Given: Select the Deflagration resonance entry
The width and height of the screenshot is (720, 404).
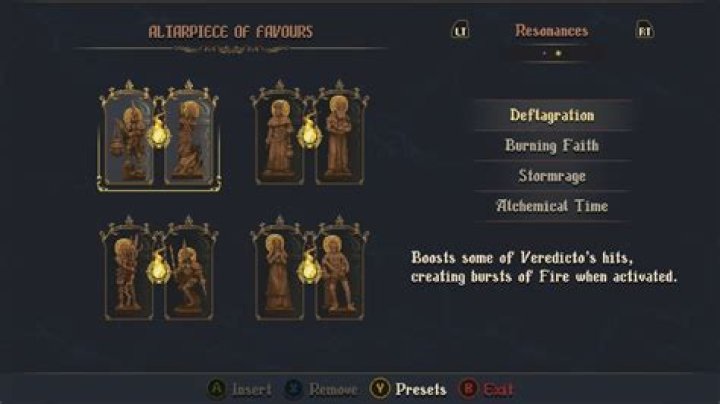Looking at the screenshot, I should 552,115.
